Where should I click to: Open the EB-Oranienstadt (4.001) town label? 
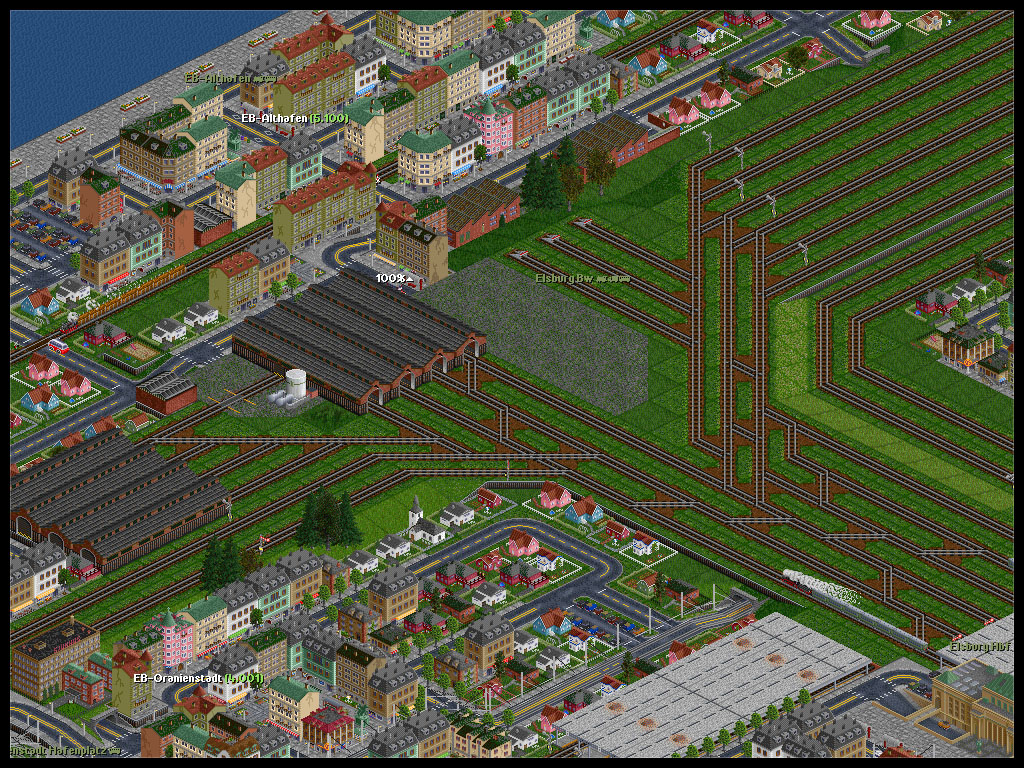(198, 678)
